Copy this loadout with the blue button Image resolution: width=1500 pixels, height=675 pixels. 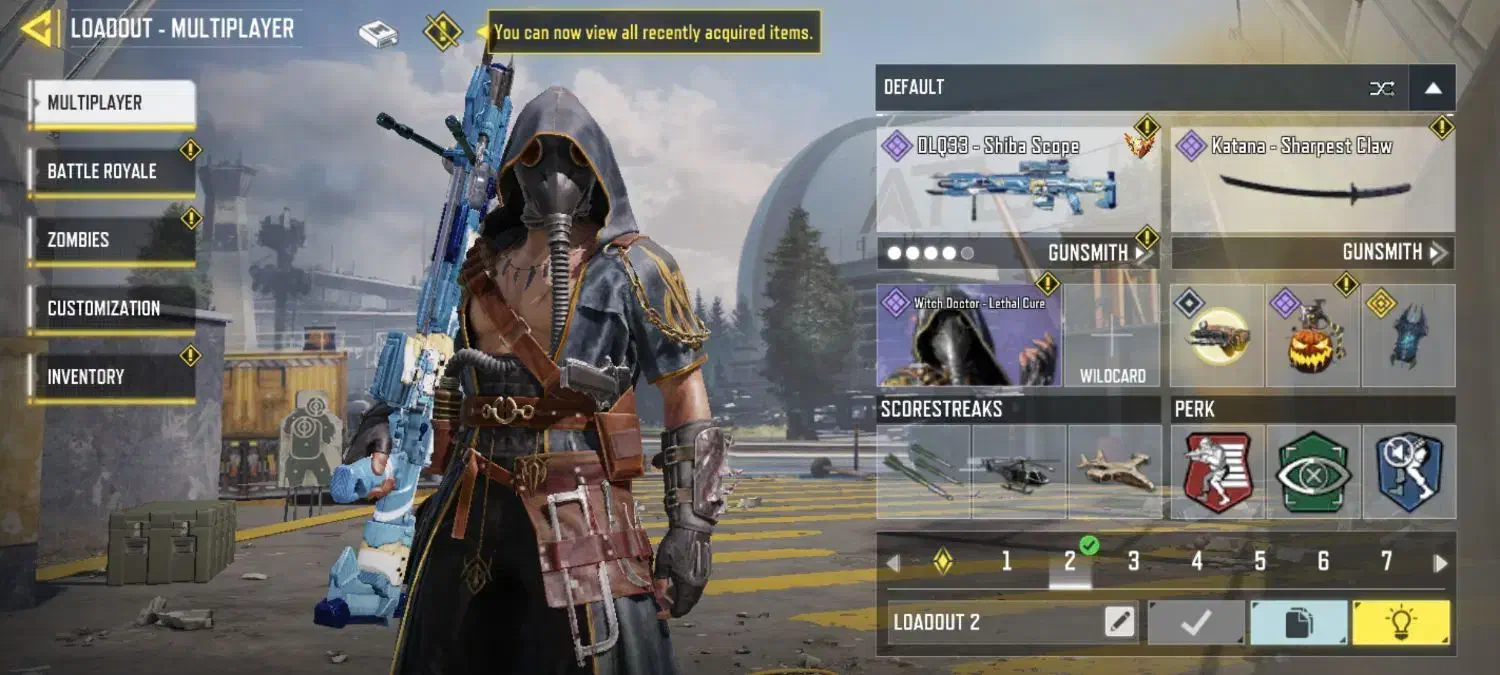[x=1298, y=623]
